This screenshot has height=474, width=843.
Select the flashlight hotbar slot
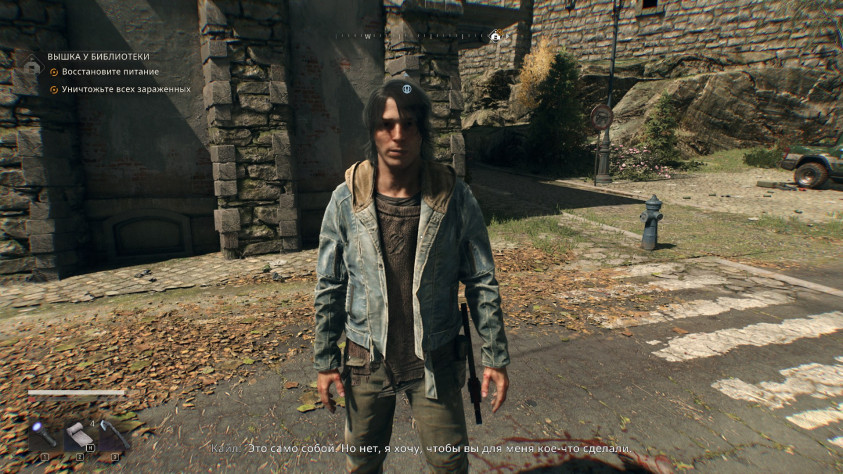tap(44, 436)
